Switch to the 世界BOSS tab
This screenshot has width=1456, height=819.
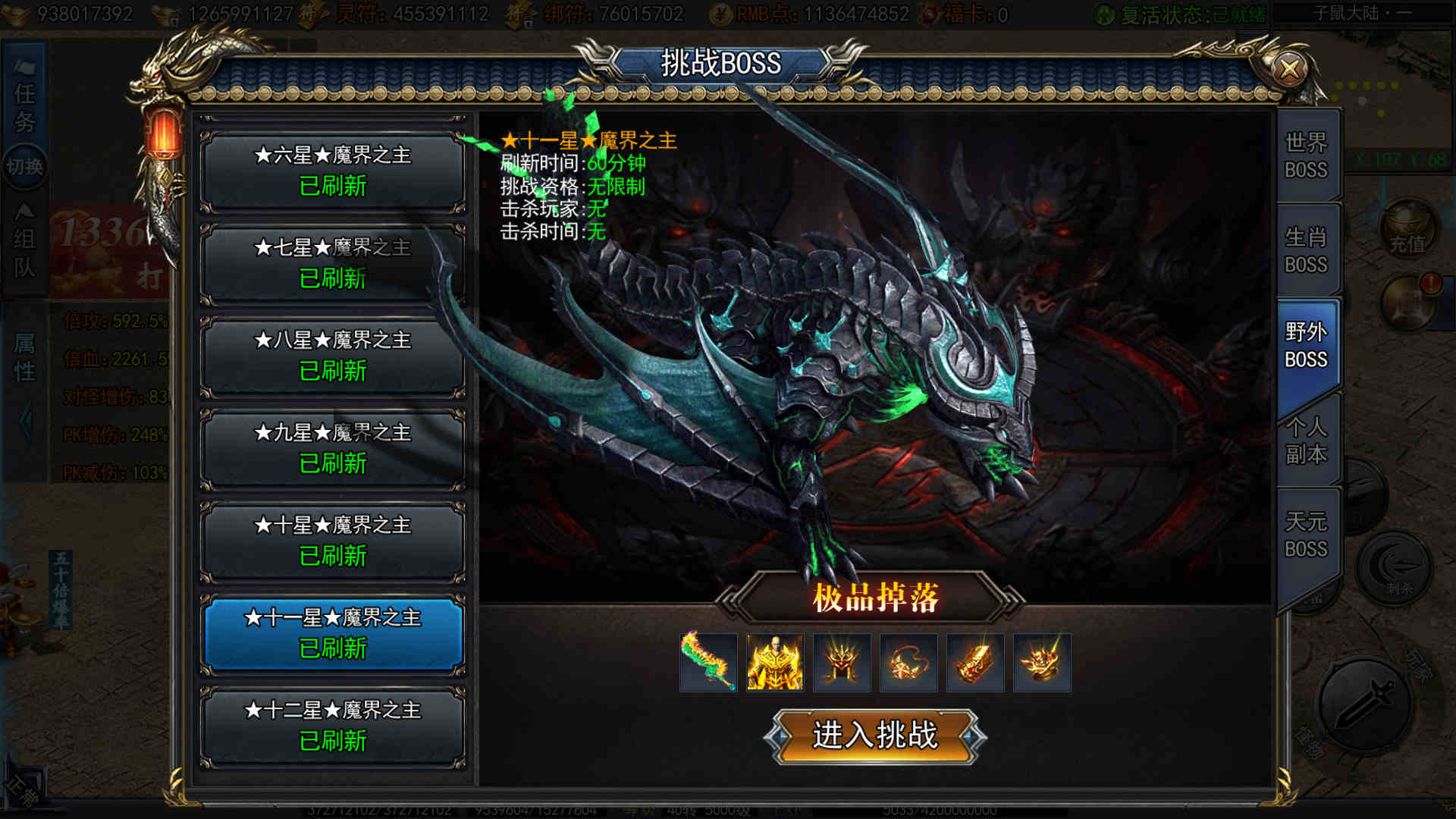(1306, 156)
